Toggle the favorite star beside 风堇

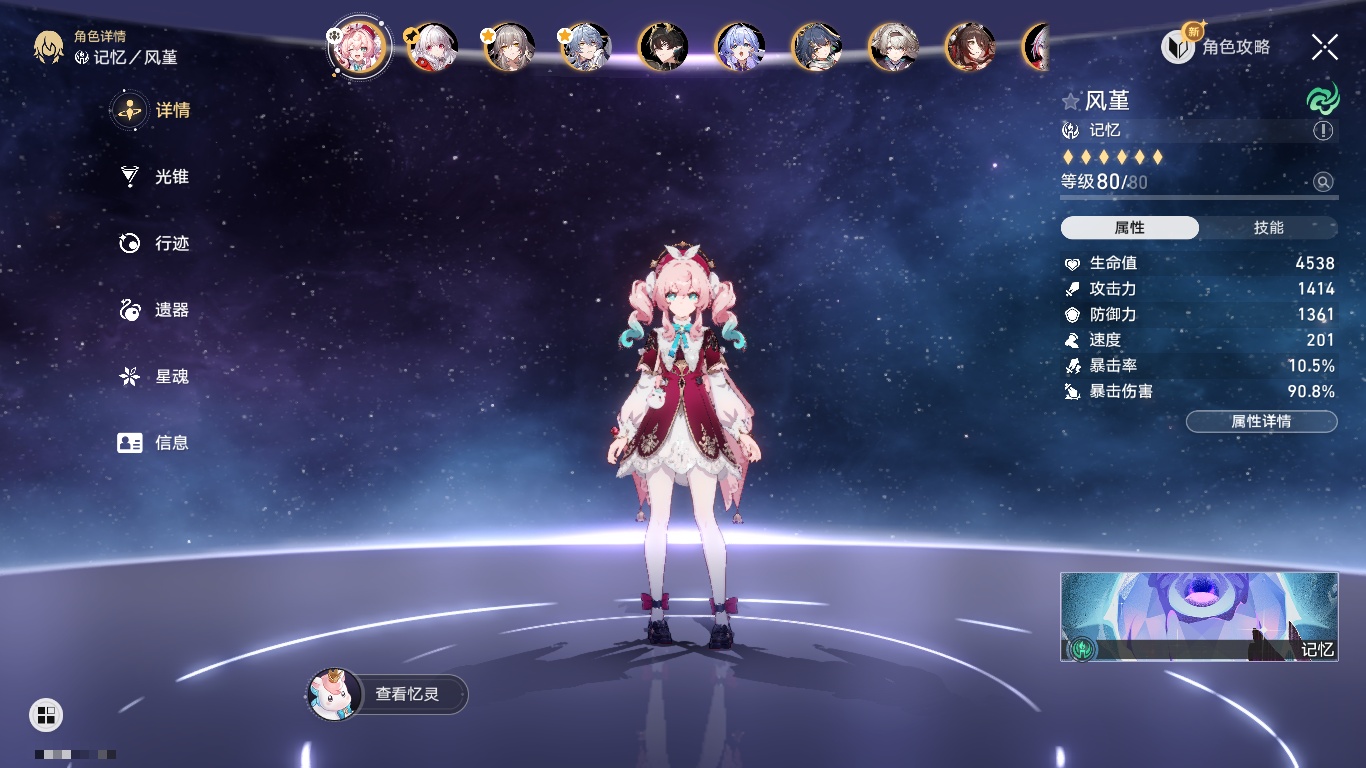pos(1071,101)
